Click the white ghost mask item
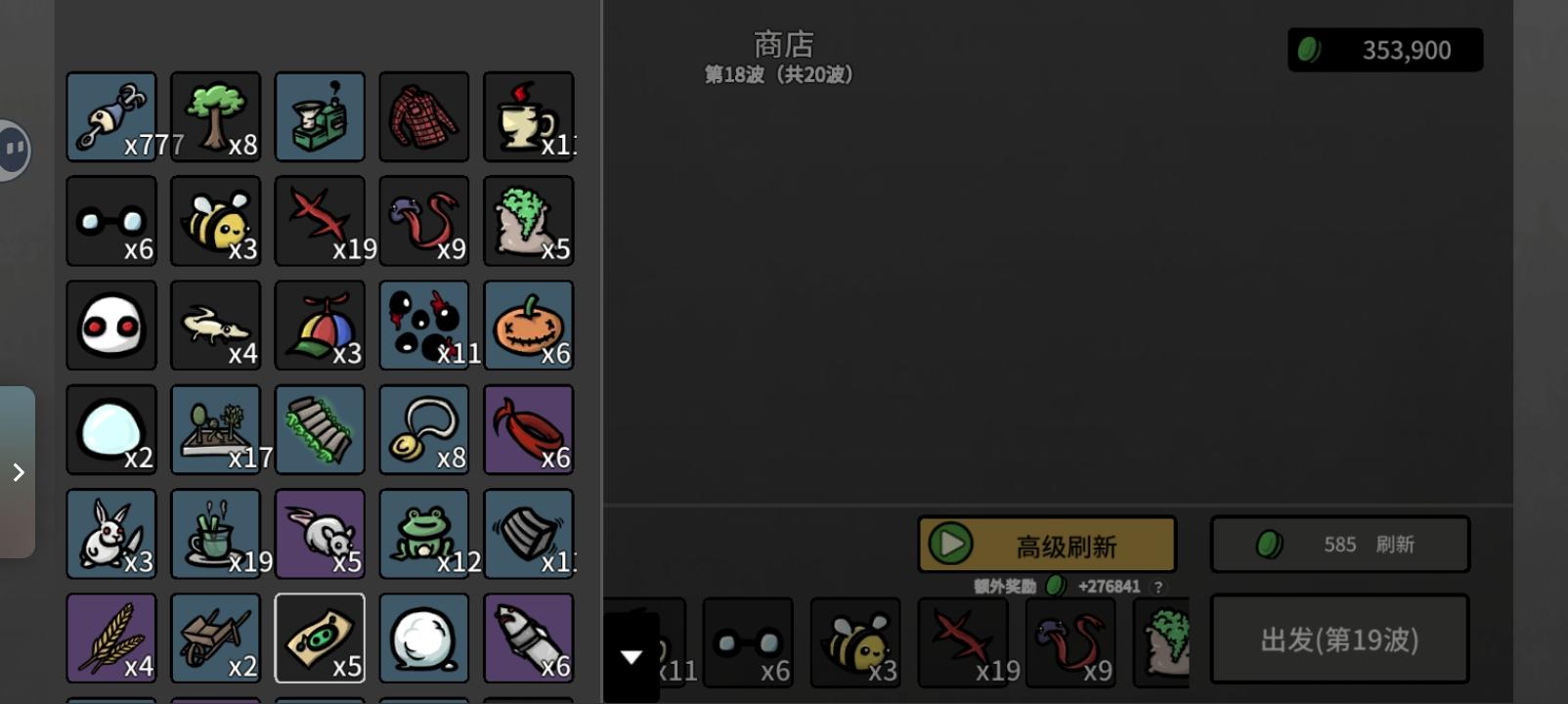 click(x=110, y=326)
